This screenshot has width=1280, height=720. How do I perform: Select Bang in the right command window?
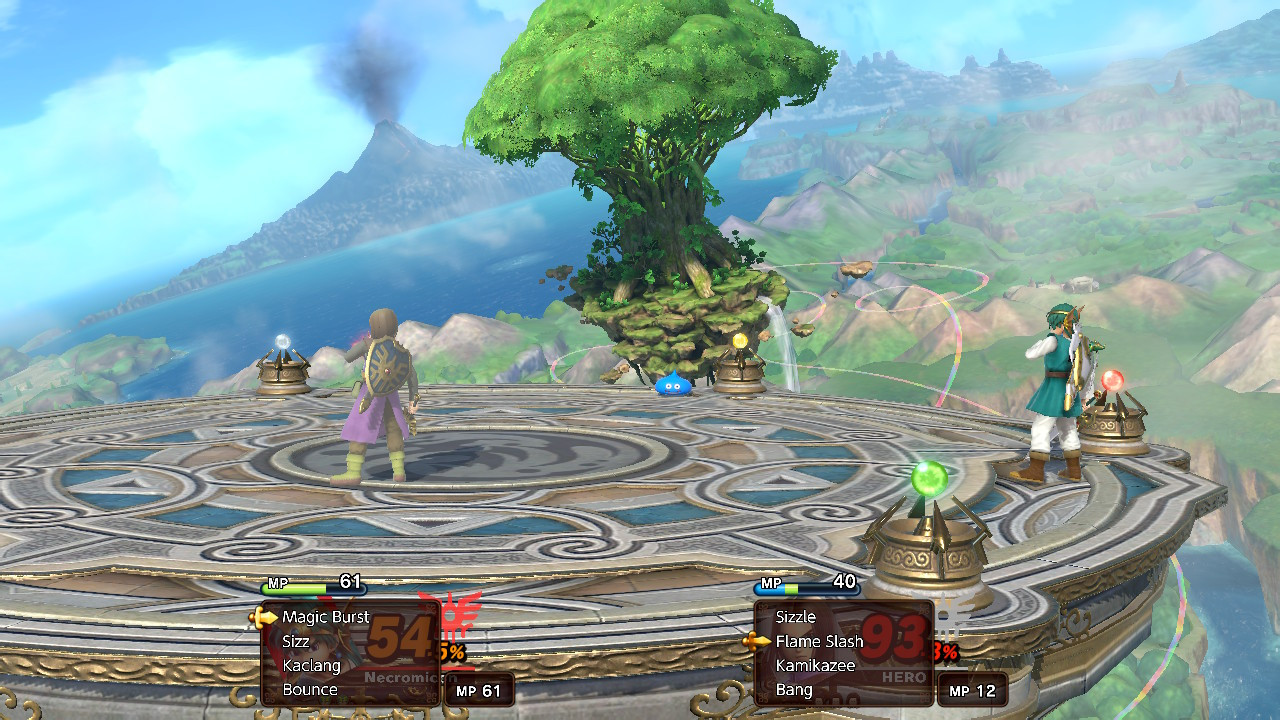click(x=796, y=690)
